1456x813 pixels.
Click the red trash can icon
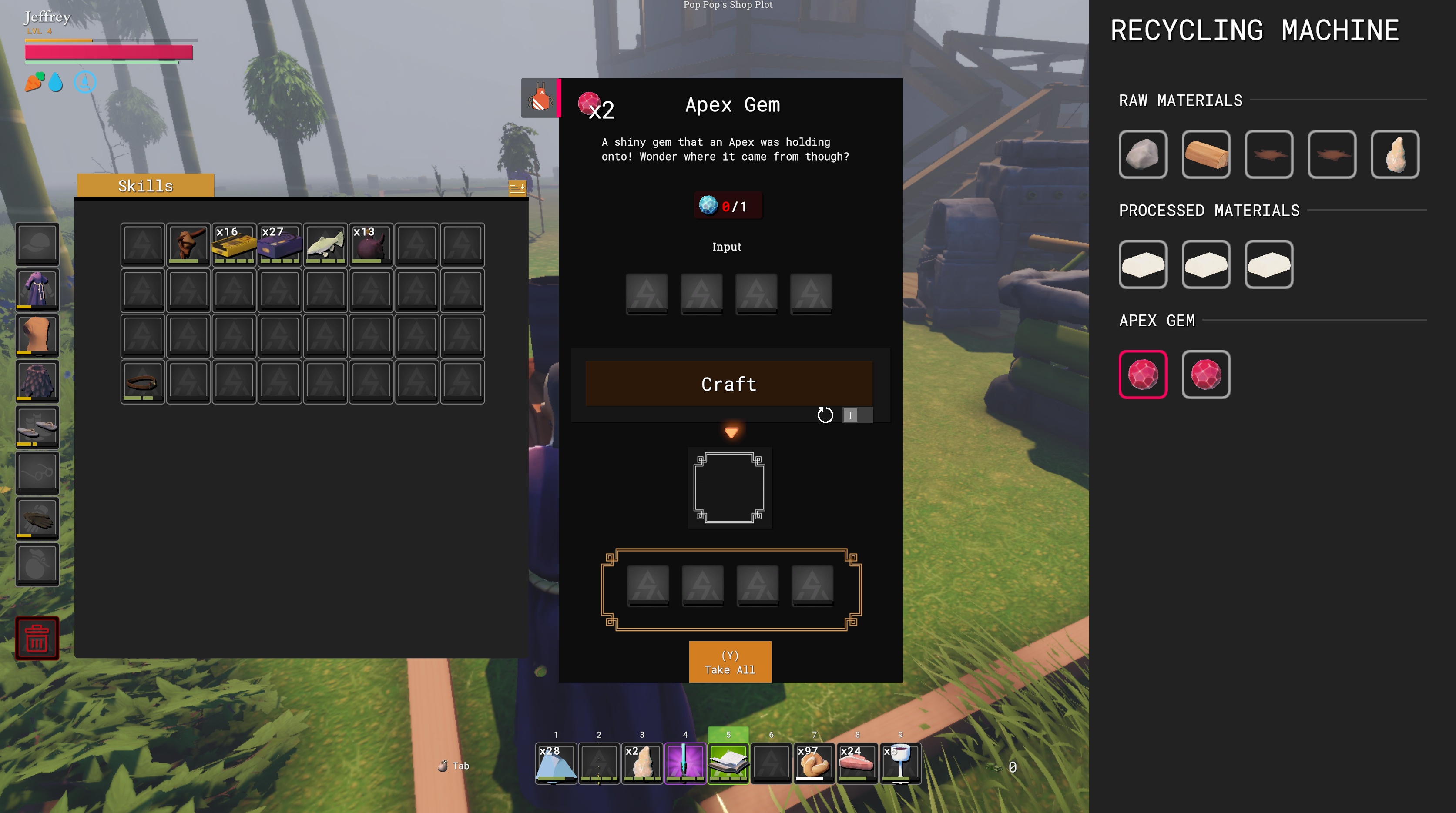tap(37, 639)
